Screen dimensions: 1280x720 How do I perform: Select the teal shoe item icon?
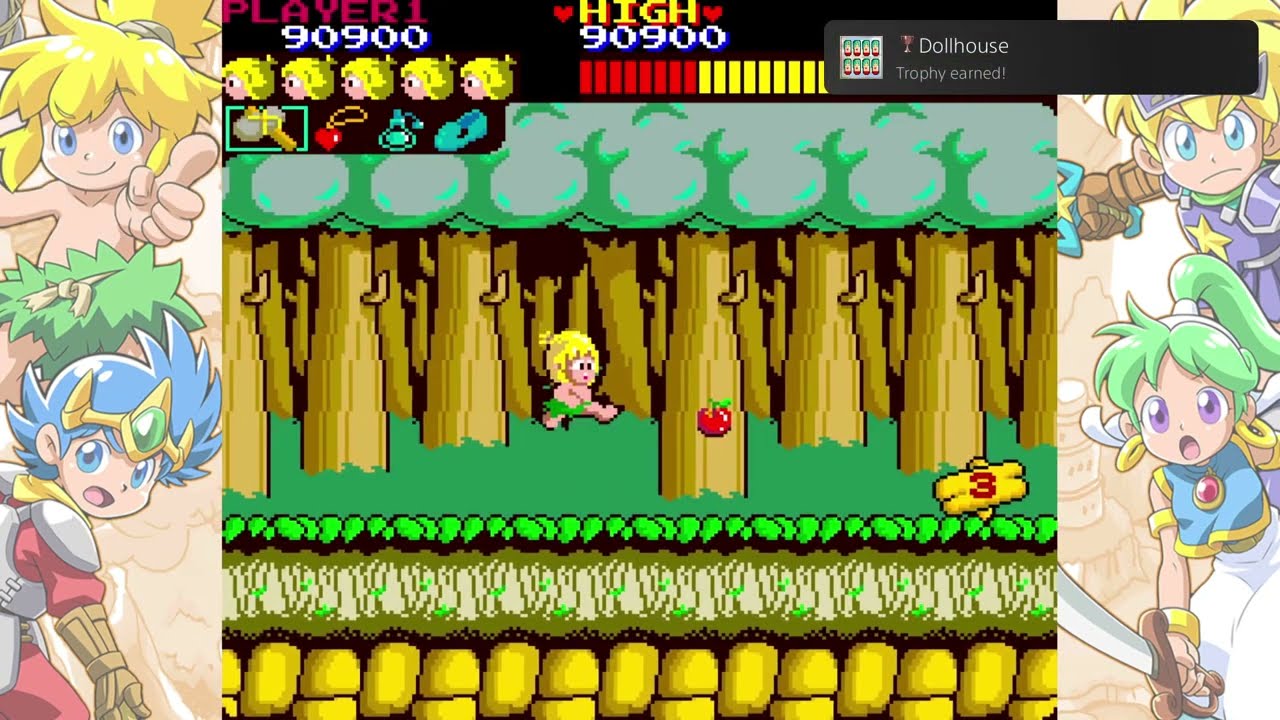tap(461, 130)
